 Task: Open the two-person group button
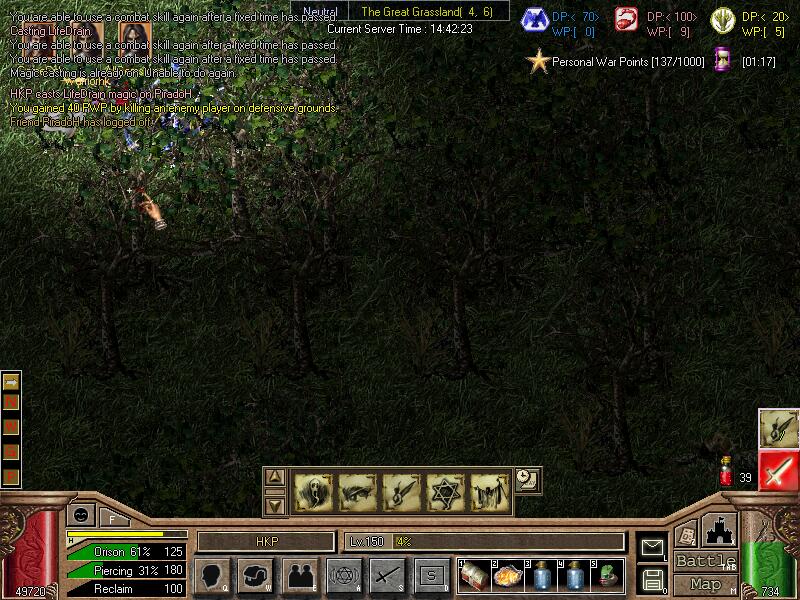pos(300,576)
